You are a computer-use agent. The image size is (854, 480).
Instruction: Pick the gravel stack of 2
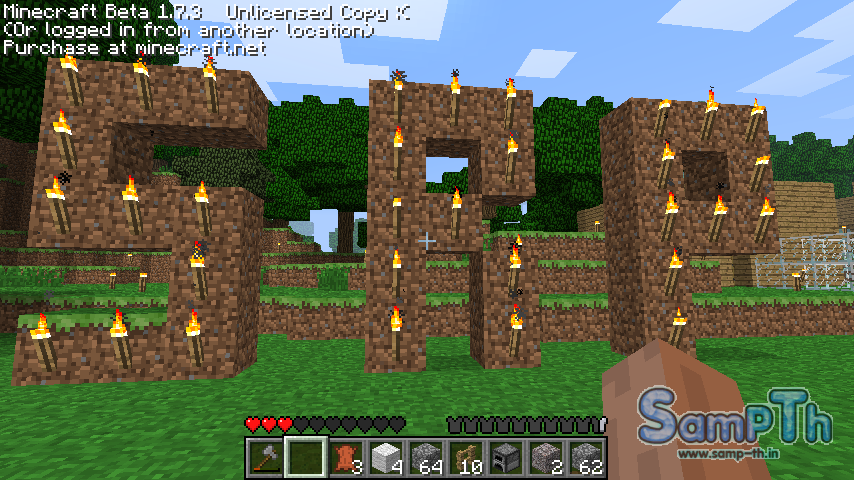tap(546, 458)
